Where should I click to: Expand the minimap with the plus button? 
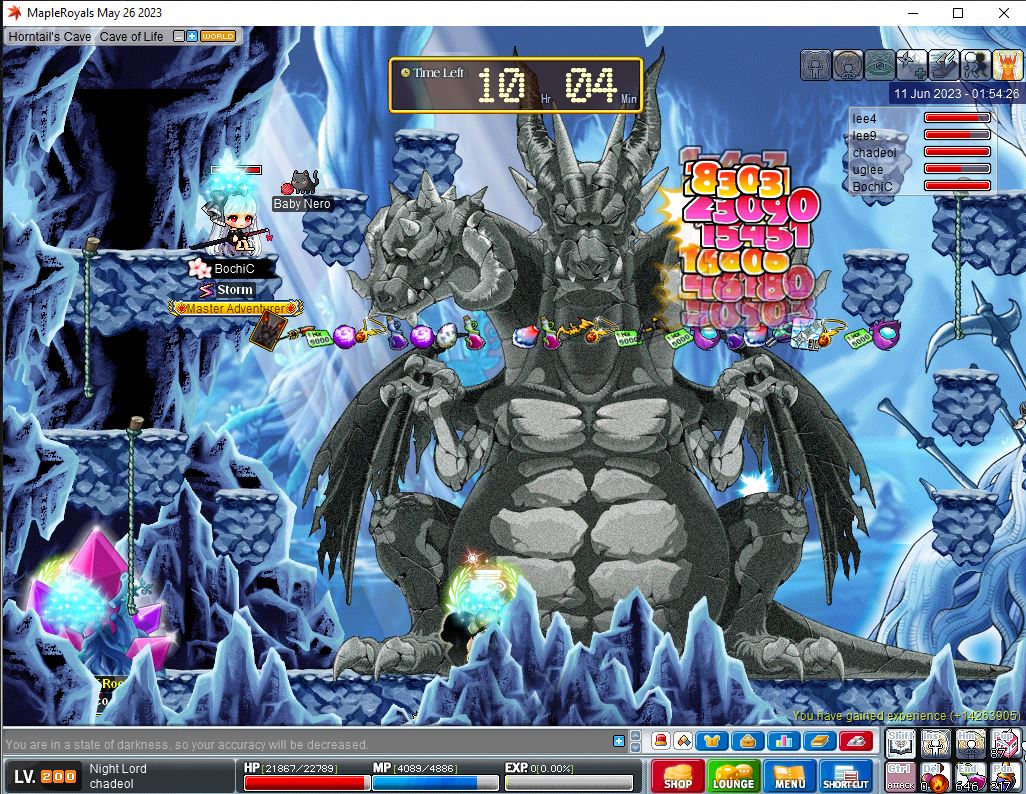tap(192, 36)
